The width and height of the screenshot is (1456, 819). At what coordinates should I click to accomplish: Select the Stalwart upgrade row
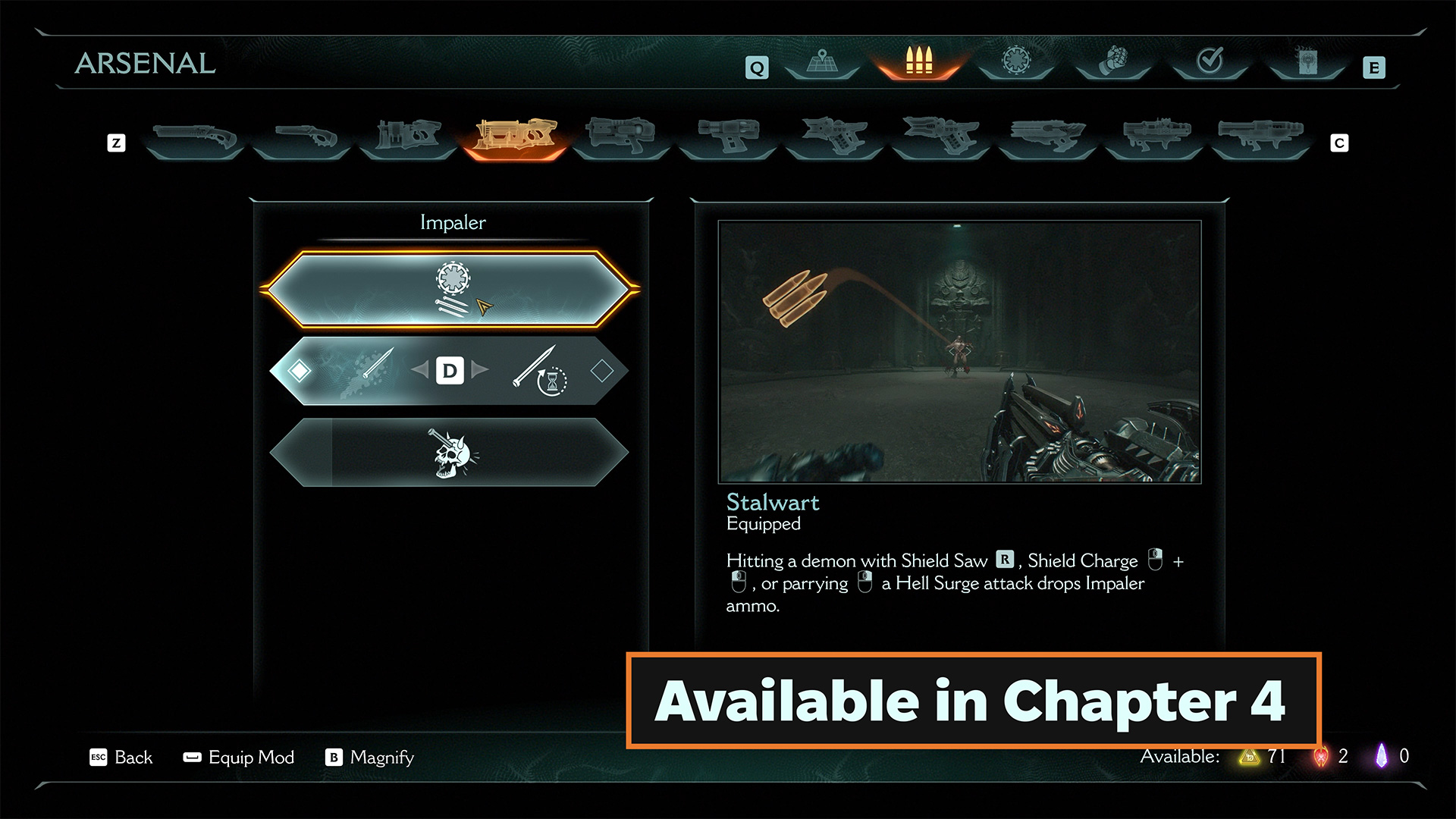[x=450, y=290]
